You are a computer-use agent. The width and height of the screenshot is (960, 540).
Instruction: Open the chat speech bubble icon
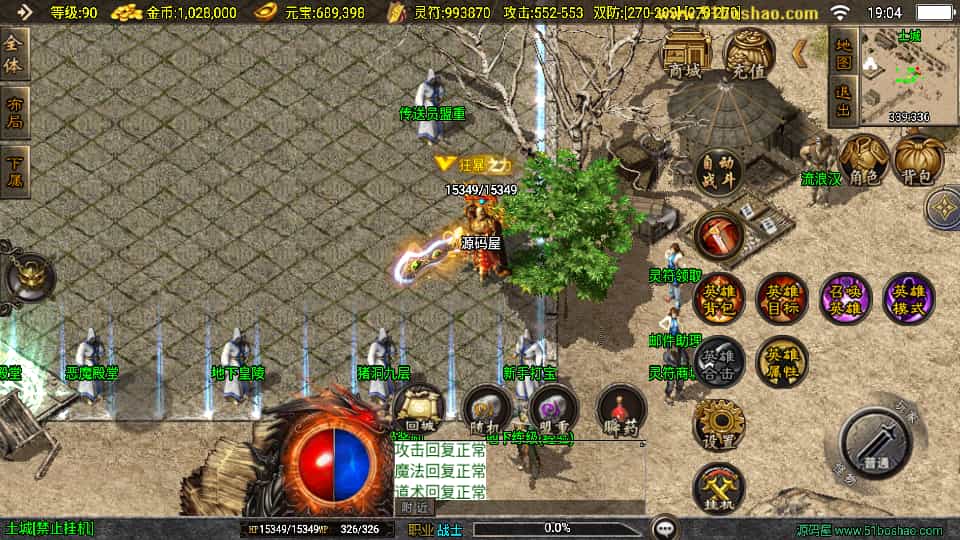click(x=665, y=527)
